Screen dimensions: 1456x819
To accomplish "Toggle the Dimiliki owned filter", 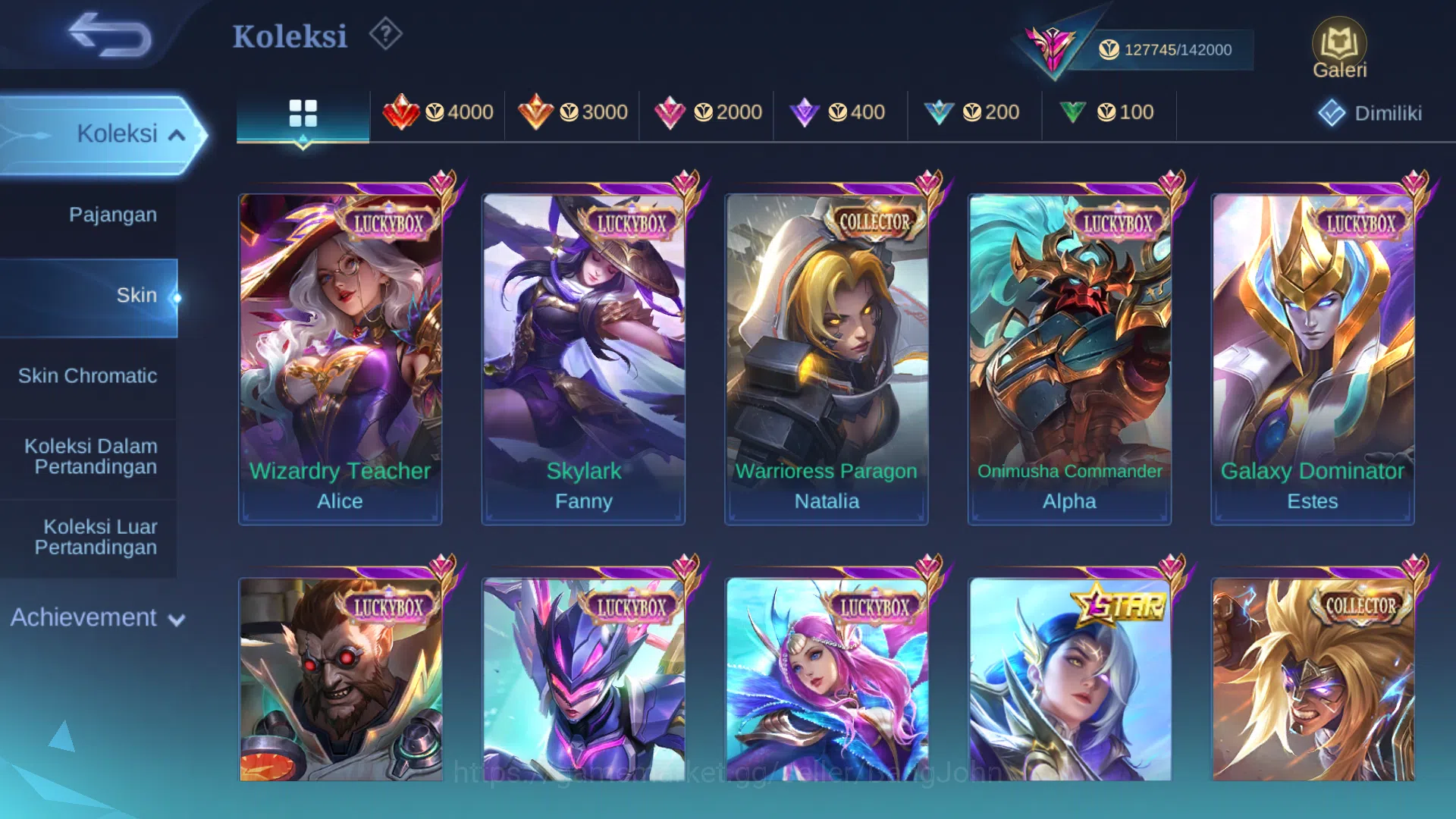I will click(1370, 112).
